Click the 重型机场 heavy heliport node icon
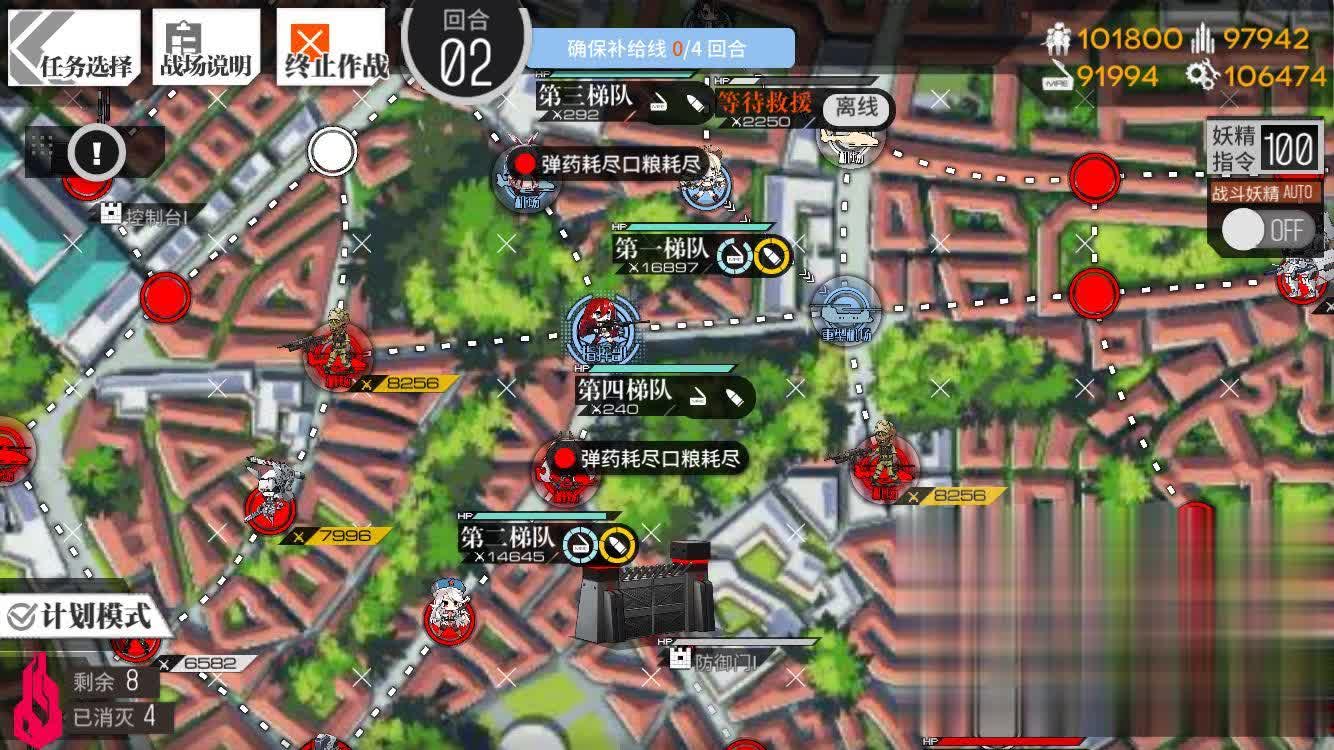Screen dimensions: 1334x750 click(x=845, y=310)
